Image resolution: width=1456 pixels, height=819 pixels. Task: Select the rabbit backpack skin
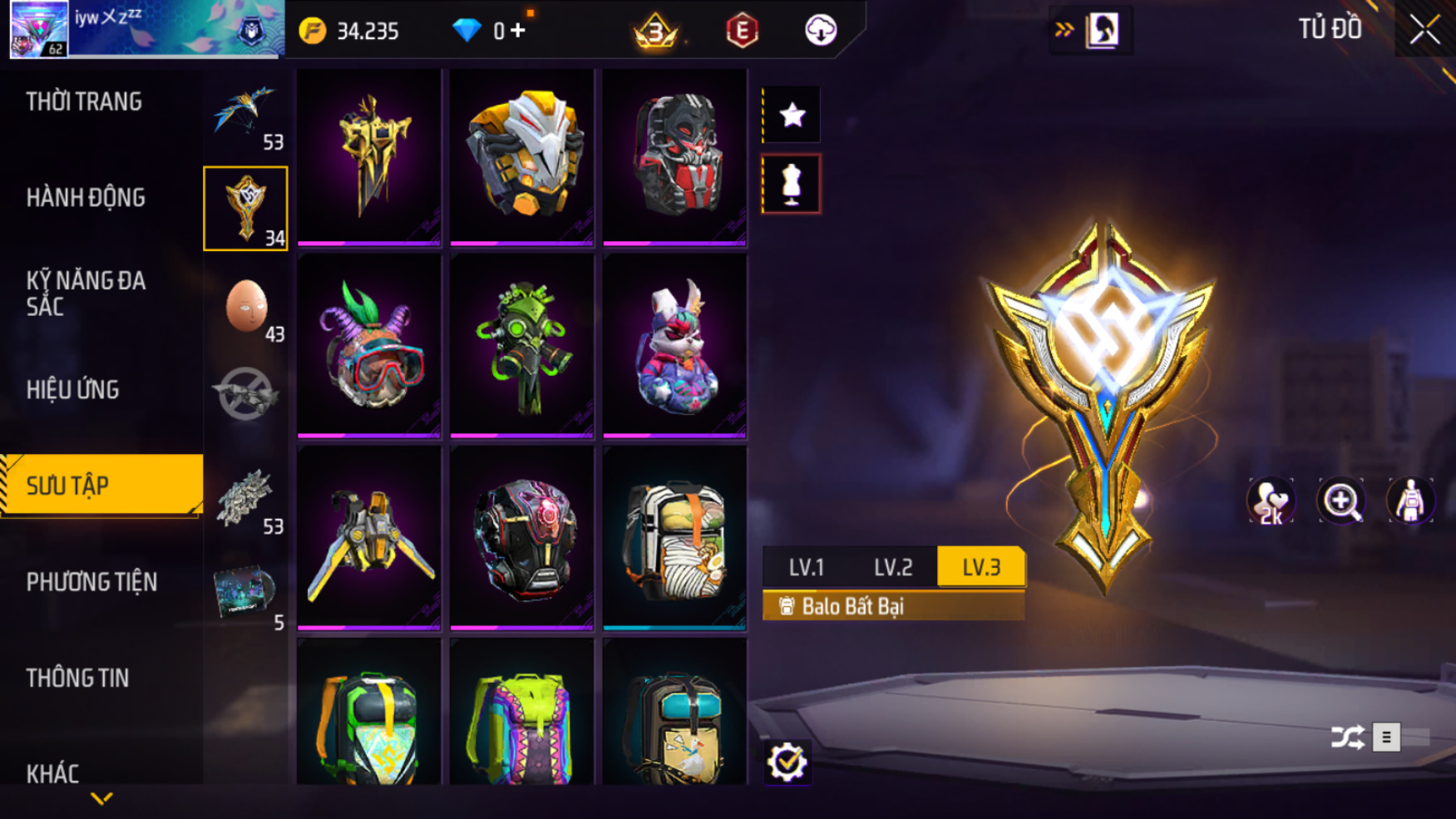pos(674,346)
